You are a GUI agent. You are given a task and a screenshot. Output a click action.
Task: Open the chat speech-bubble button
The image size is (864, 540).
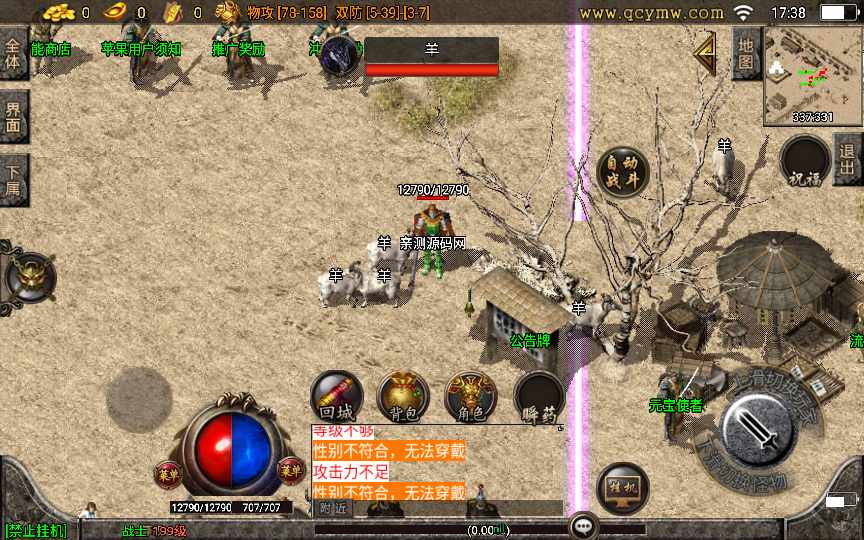pyautogui.click(x=583, y=526)
